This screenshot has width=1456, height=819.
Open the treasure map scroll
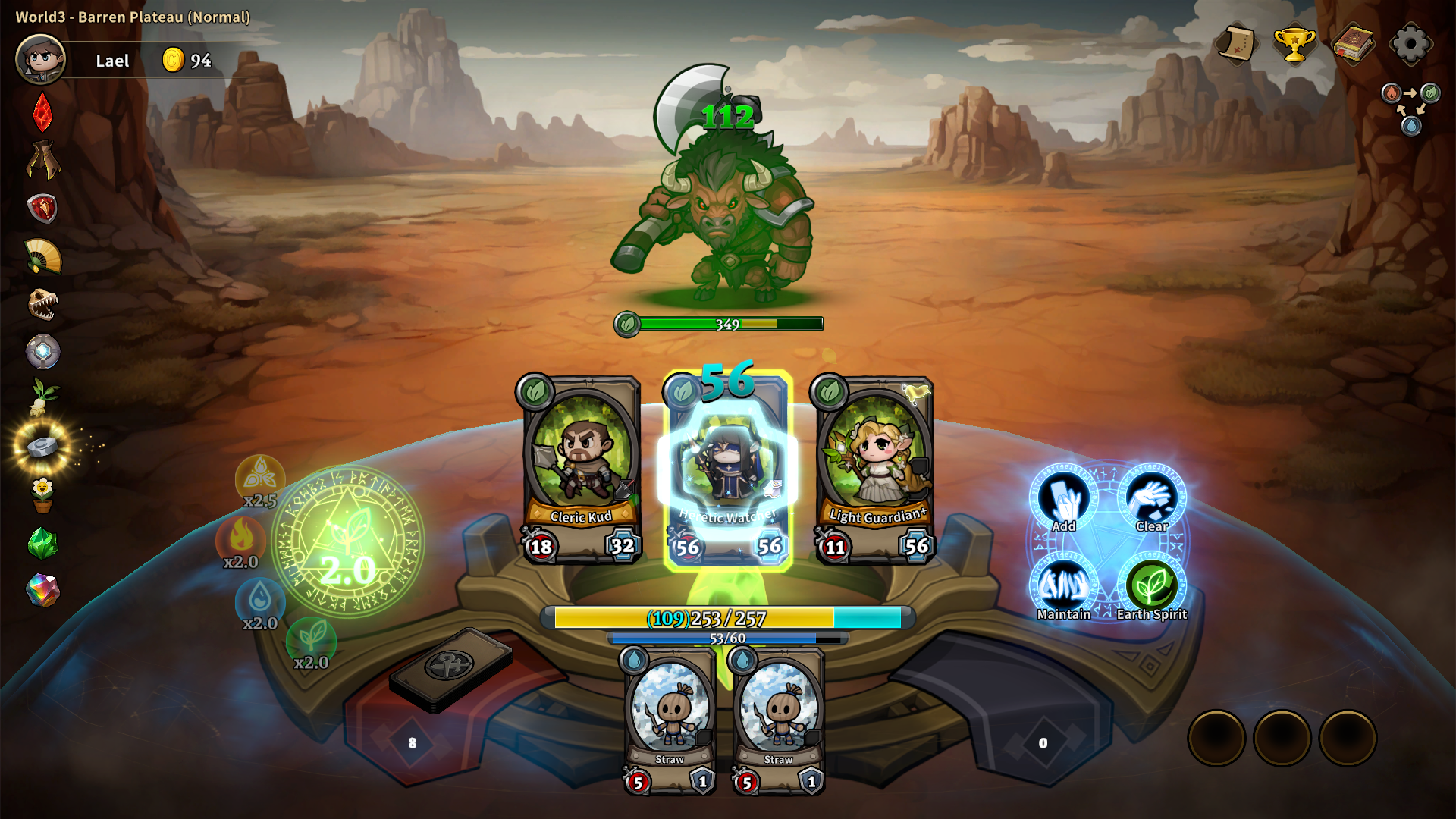click(1236, 44)
